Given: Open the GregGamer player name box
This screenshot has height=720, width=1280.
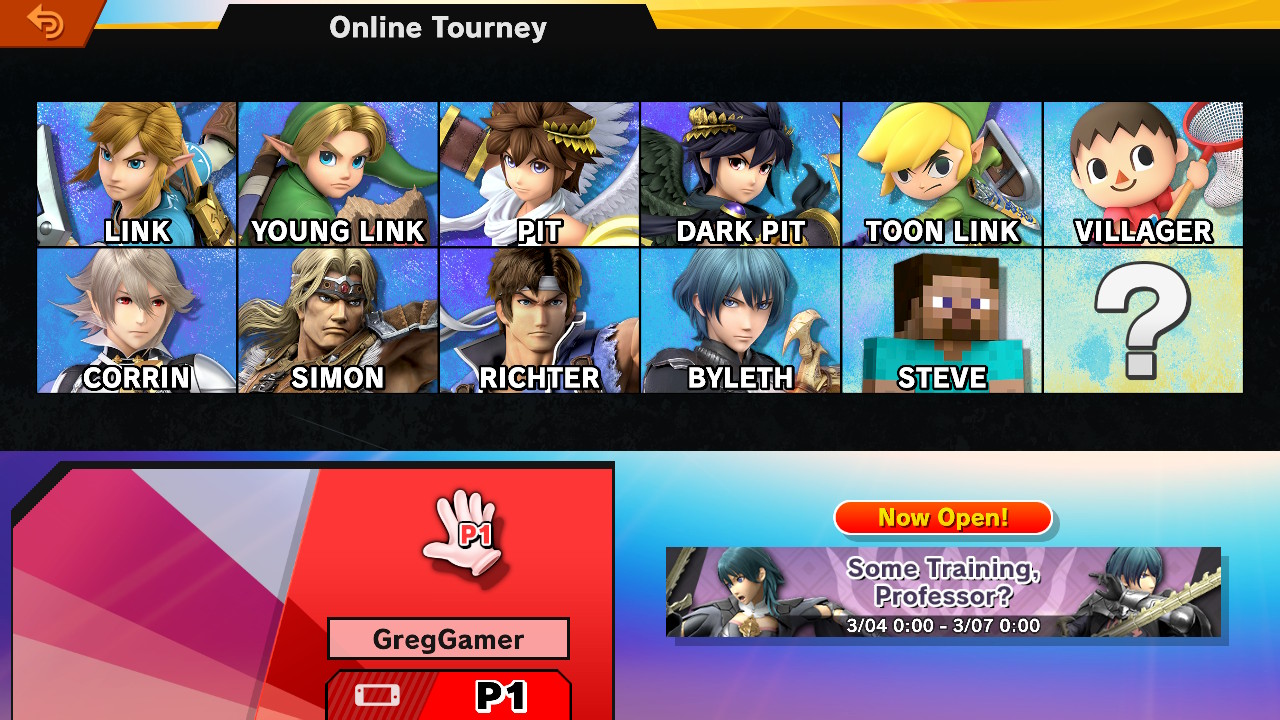Looking at the screenshot, I should (448, 638).
